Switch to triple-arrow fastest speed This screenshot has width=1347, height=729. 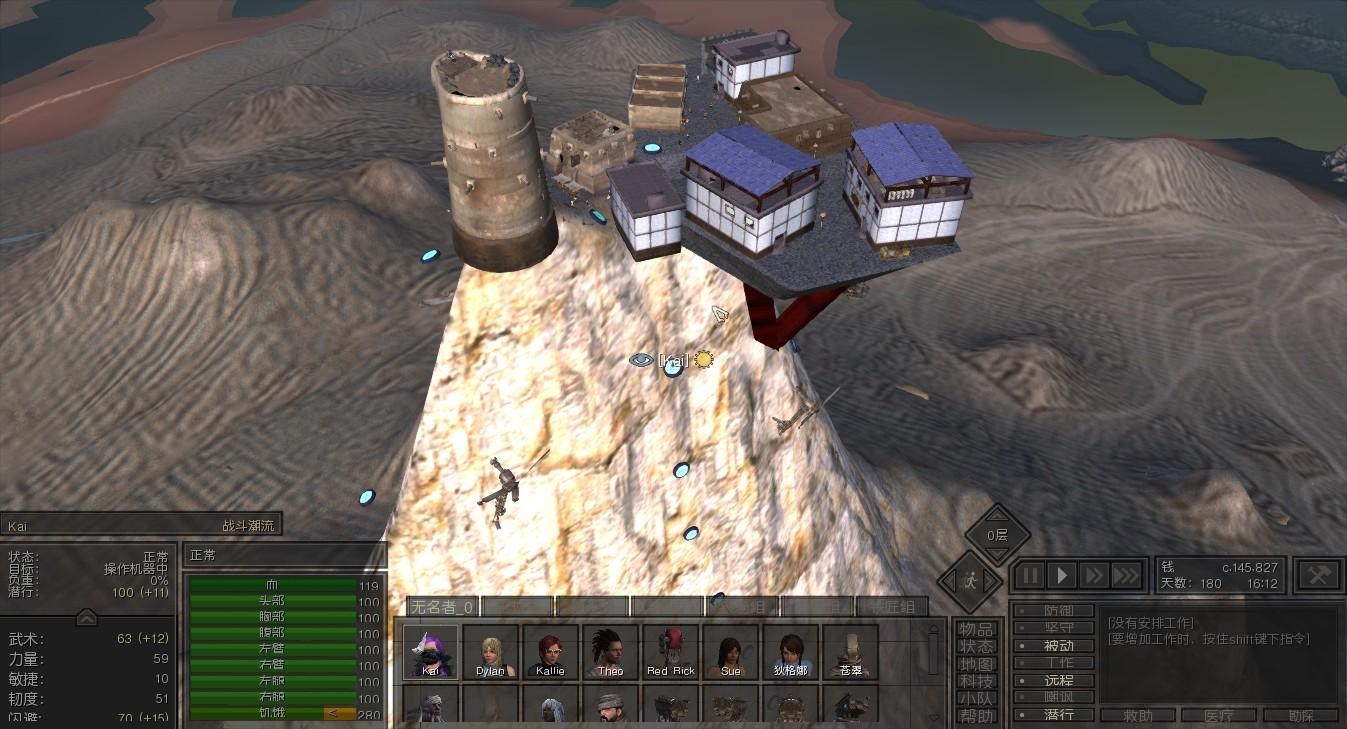[x=1126, y=576]
